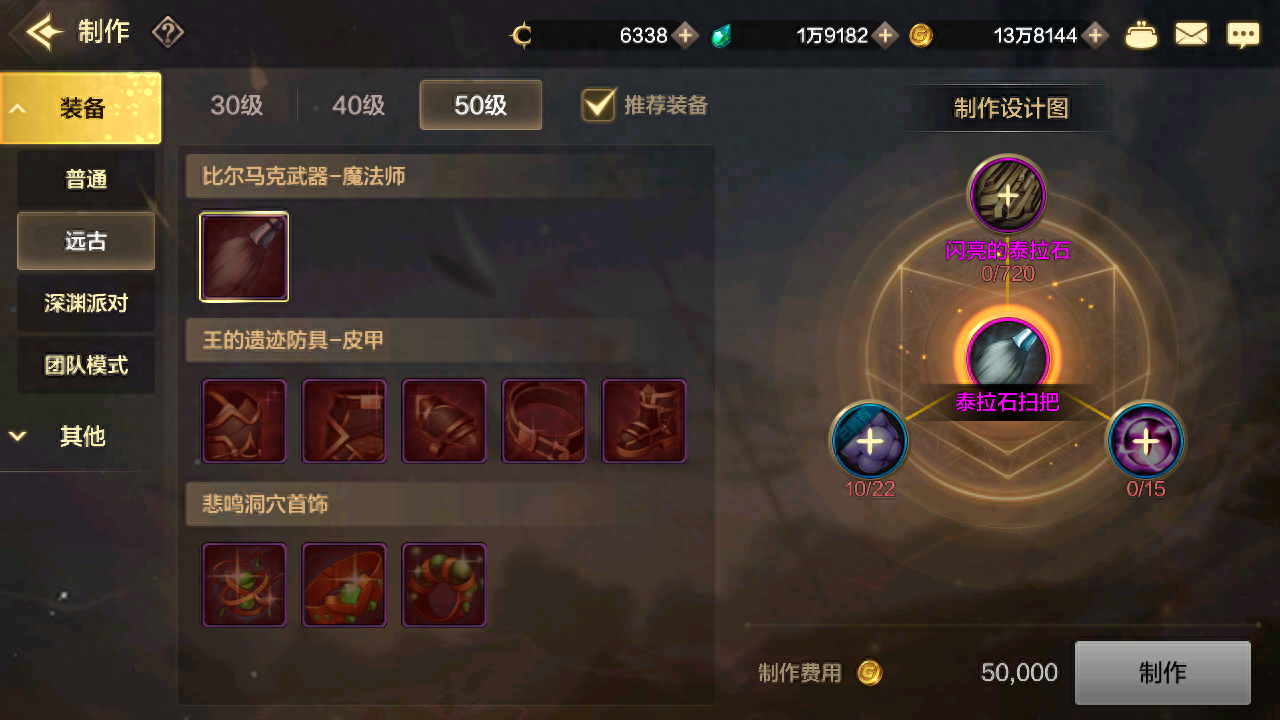This screenshot has height=720, width=1280.
Task: Select the first ring under 悲鸣洞穴首饰
Action: (243, 584)
